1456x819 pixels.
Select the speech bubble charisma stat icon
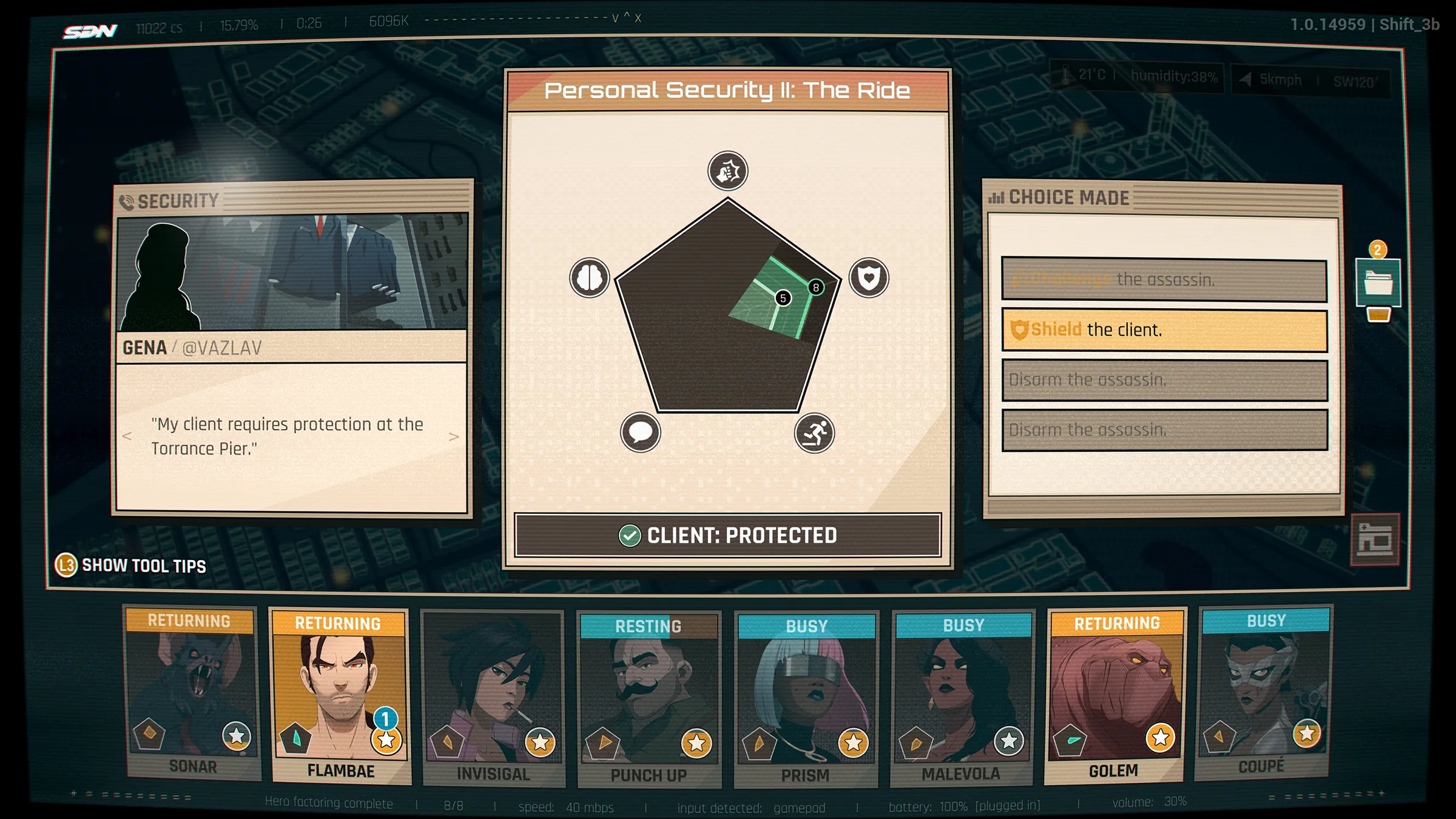[x=641, y=433]
